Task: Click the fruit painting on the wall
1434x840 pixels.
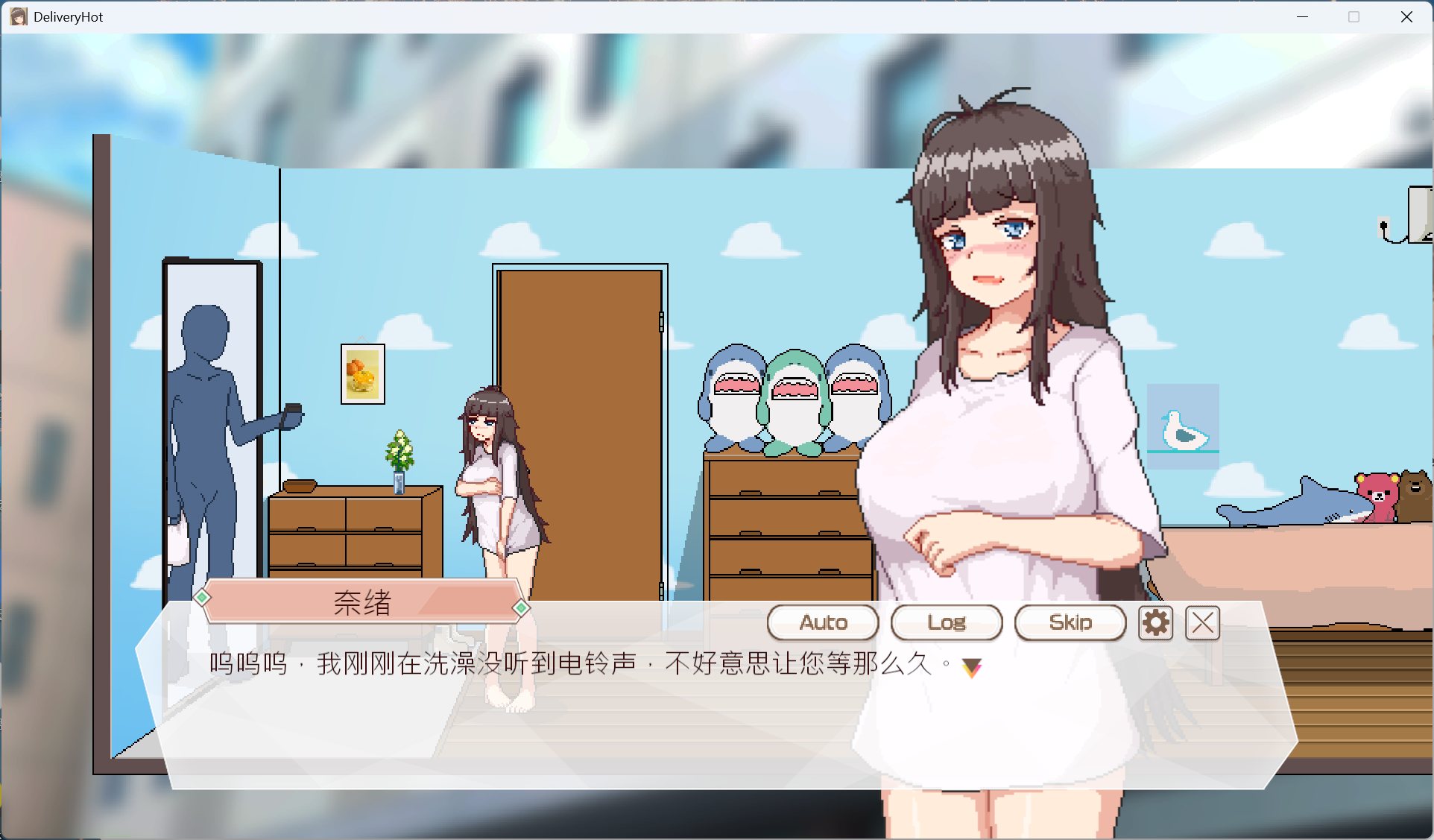Action: [x=363, y=373]
